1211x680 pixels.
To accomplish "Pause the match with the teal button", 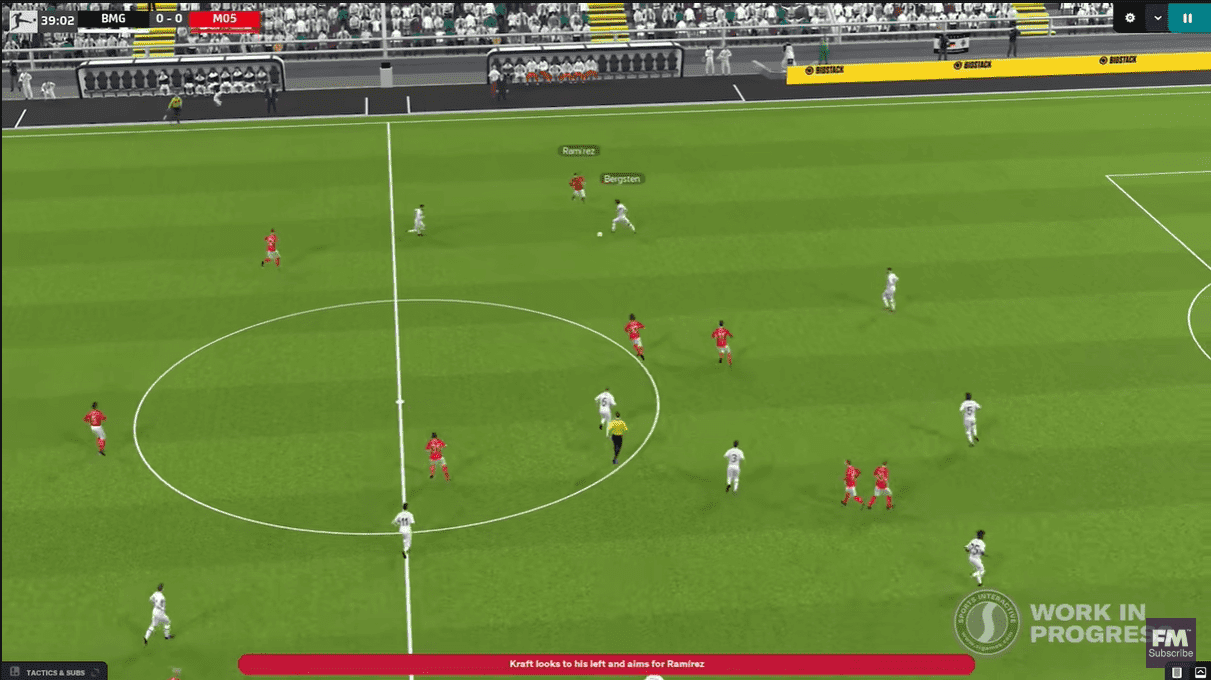I will point(1188,17).
